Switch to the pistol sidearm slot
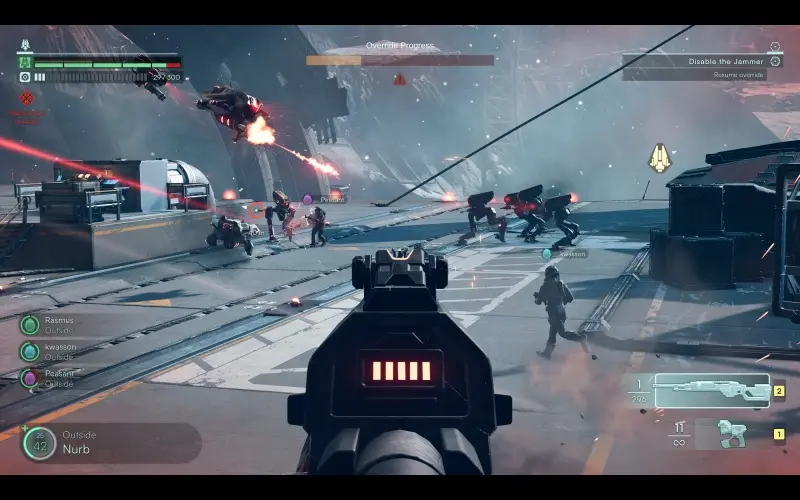The image size is (800, 500). point(731,434)
